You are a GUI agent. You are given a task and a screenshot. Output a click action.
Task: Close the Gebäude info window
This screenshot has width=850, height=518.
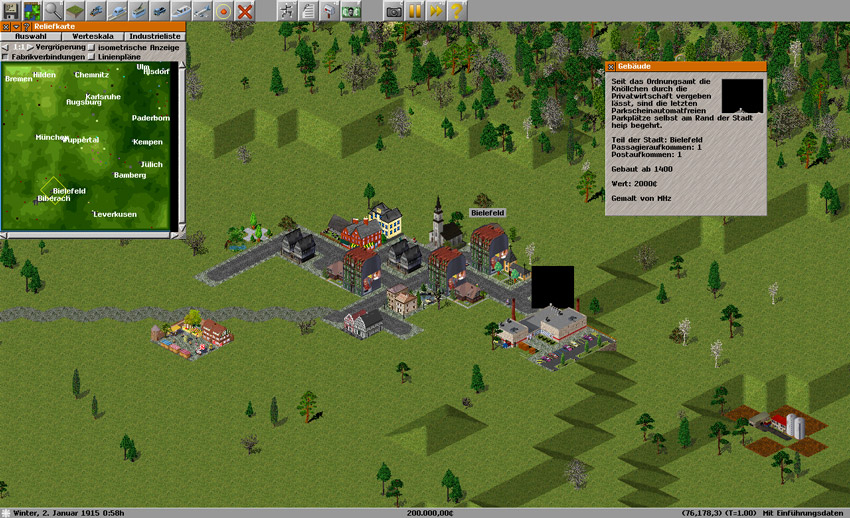pos(611,66)
